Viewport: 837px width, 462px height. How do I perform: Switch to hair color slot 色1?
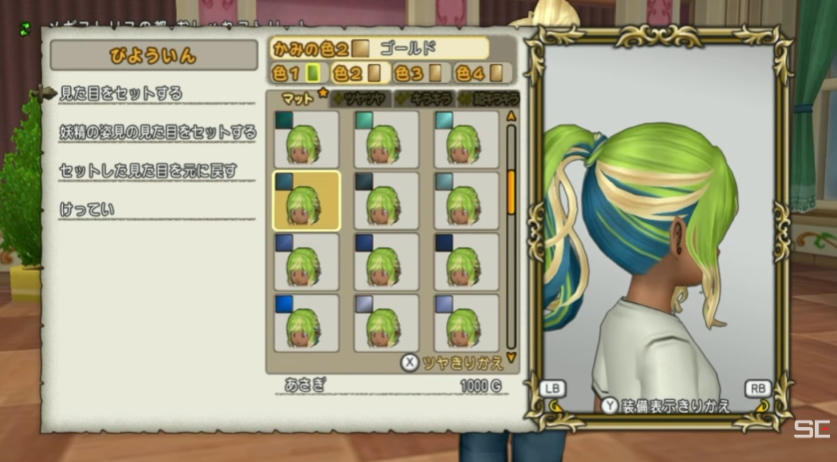point(296,73)
